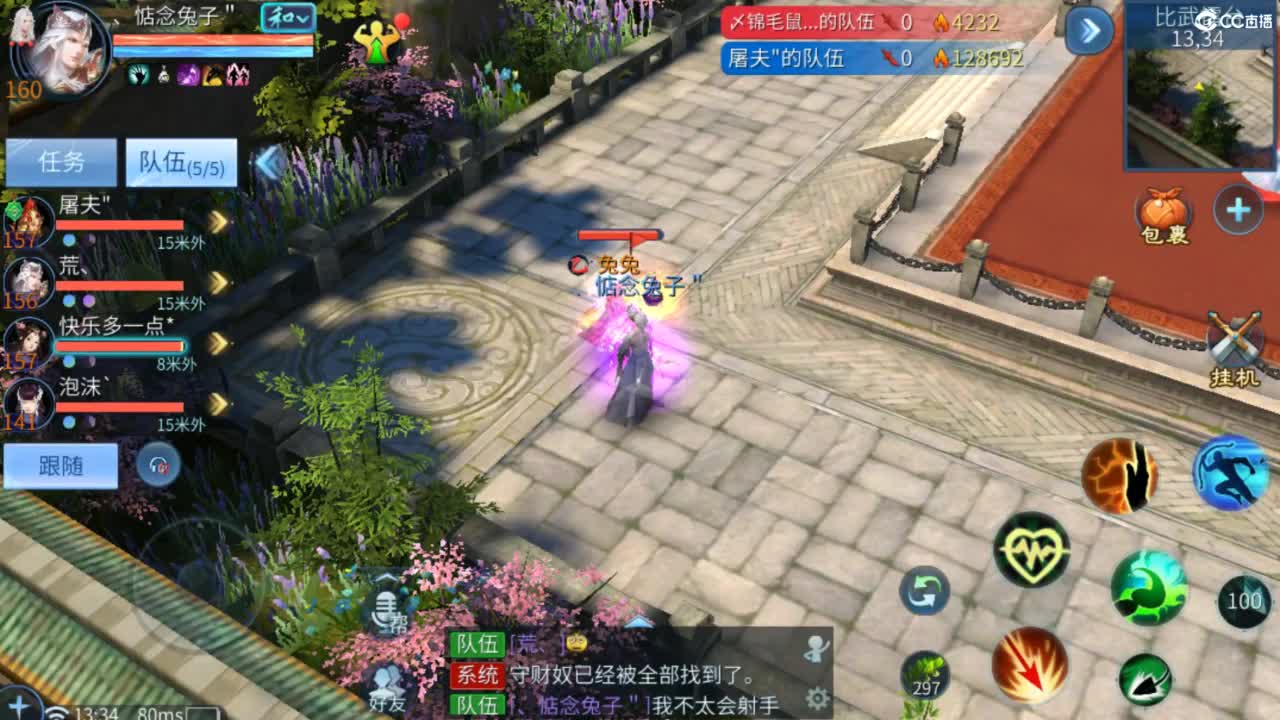Switch to the 任务 tab
The width and height of the screenshot is (1280, 720).
pos(60,160)
